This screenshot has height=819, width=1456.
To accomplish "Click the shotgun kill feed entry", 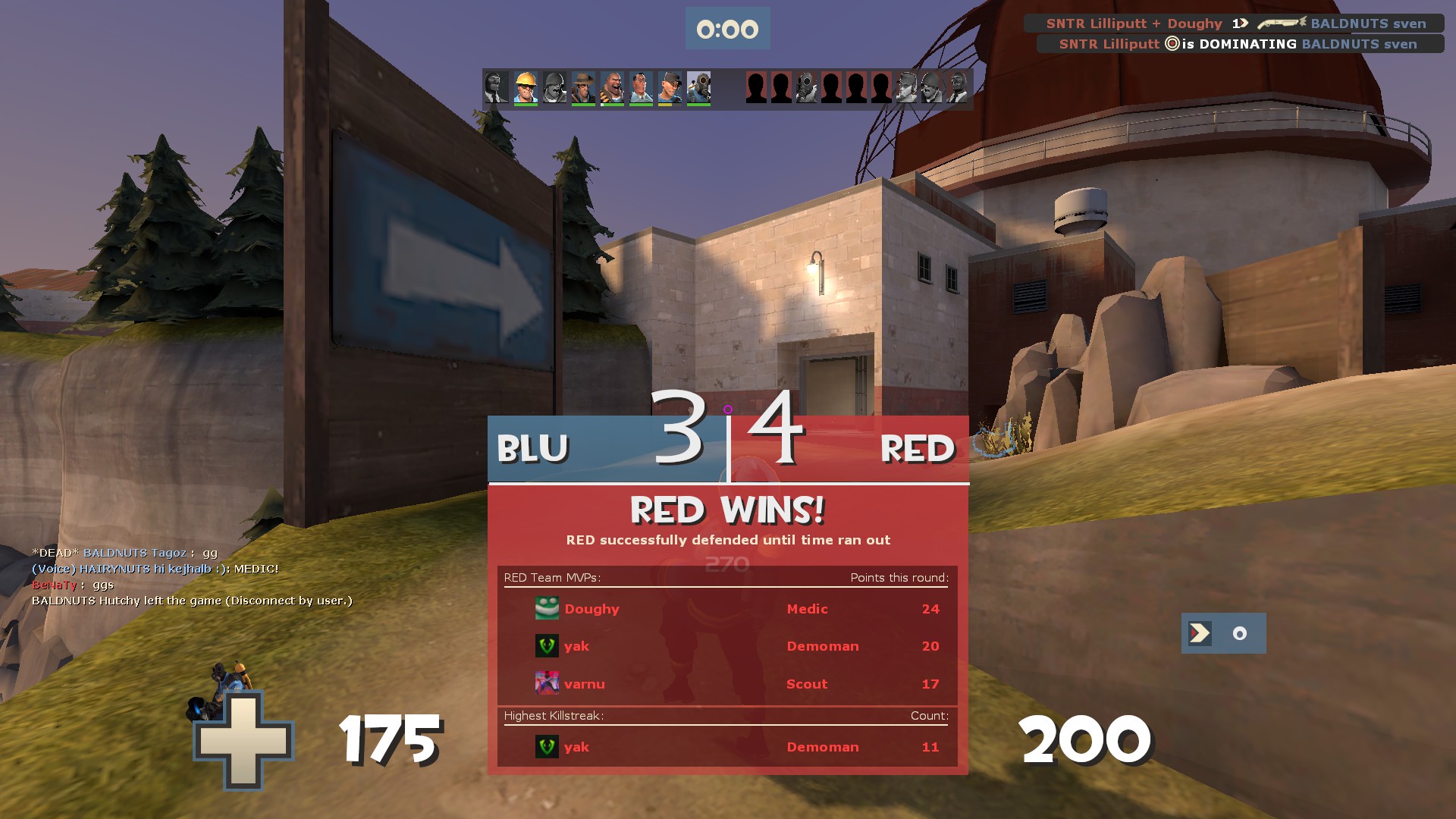I will 1235,24.
